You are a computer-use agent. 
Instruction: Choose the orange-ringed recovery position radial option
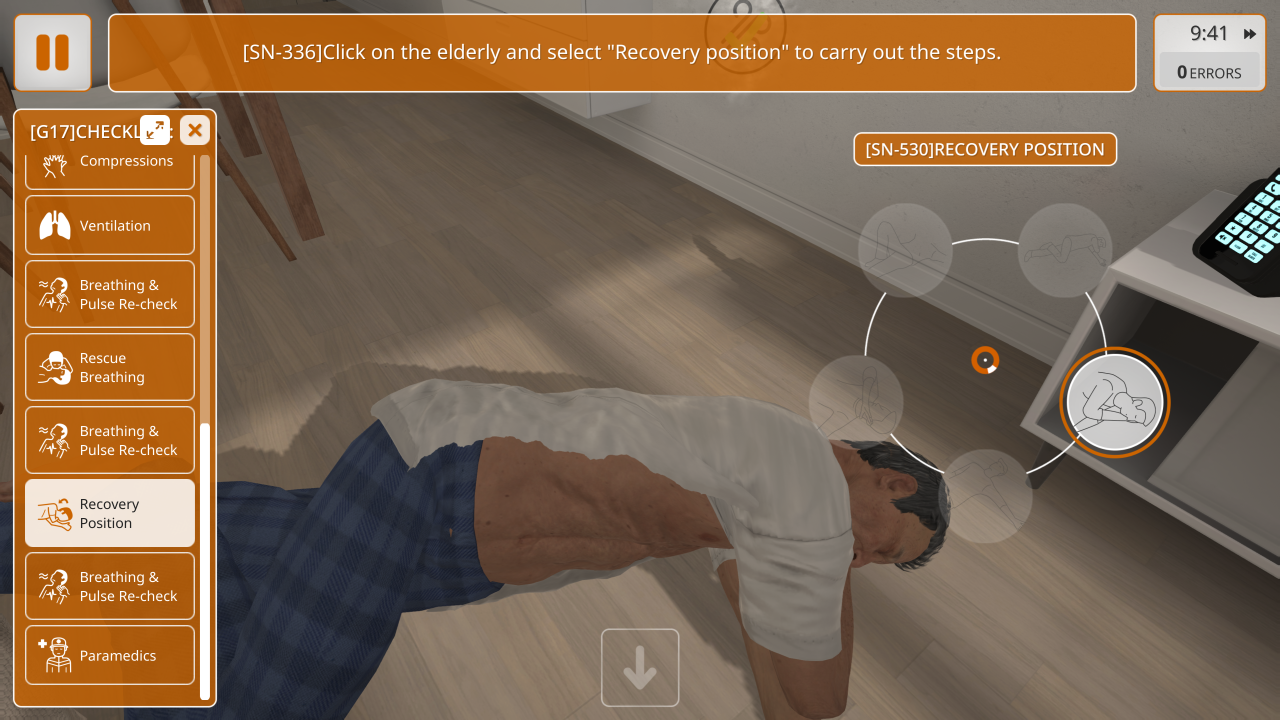[x=1114, y=402]
